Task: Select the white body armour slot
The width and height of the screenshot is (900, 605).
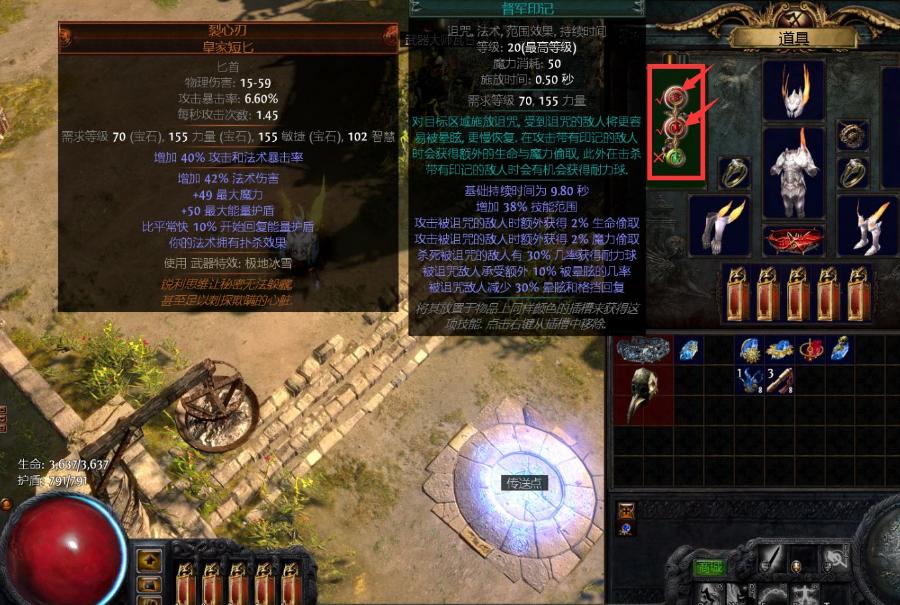Action: pyautogui.click(x=794, y=171)
